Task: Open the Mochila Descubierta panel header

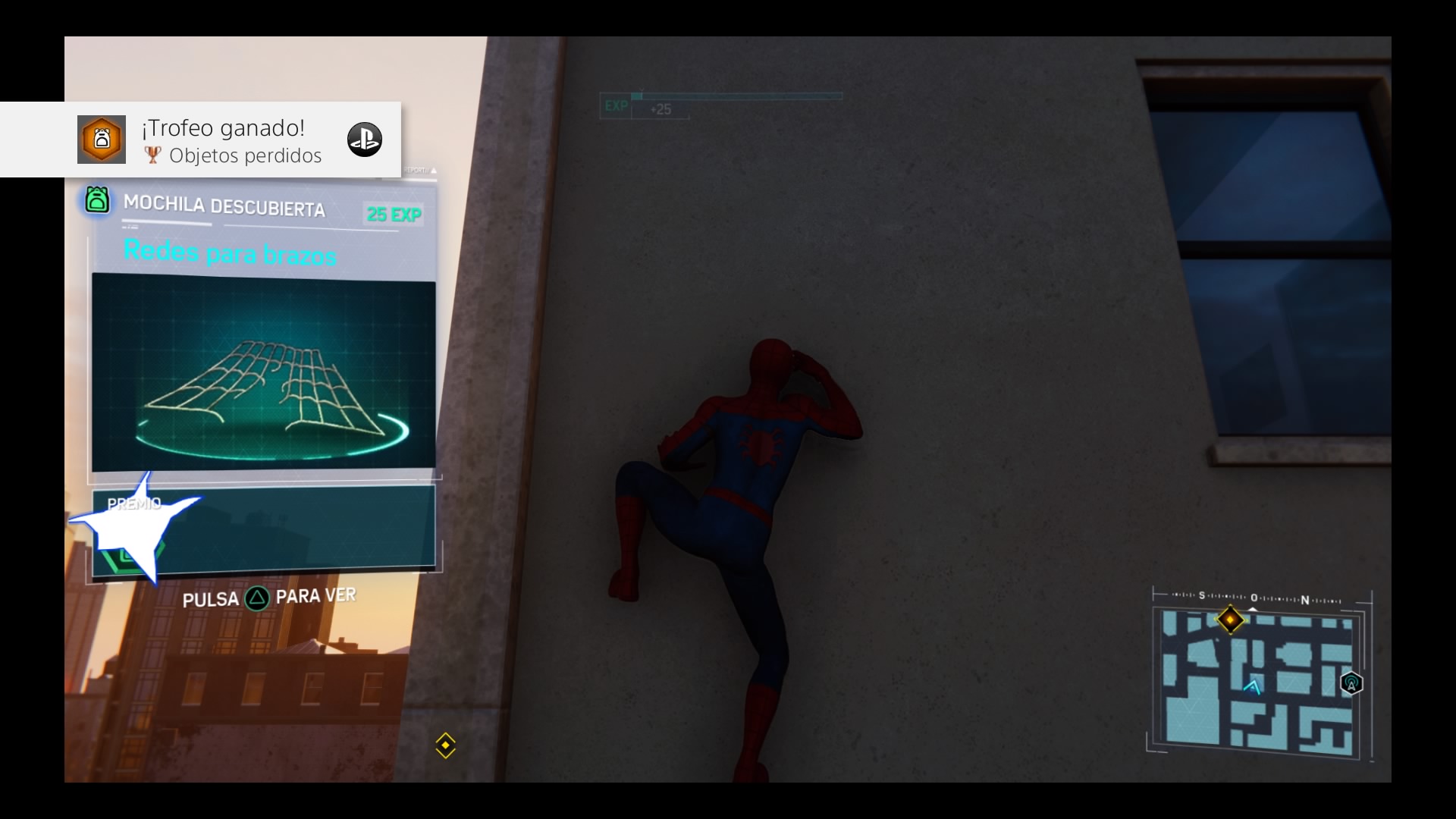Action: [224, 206]
